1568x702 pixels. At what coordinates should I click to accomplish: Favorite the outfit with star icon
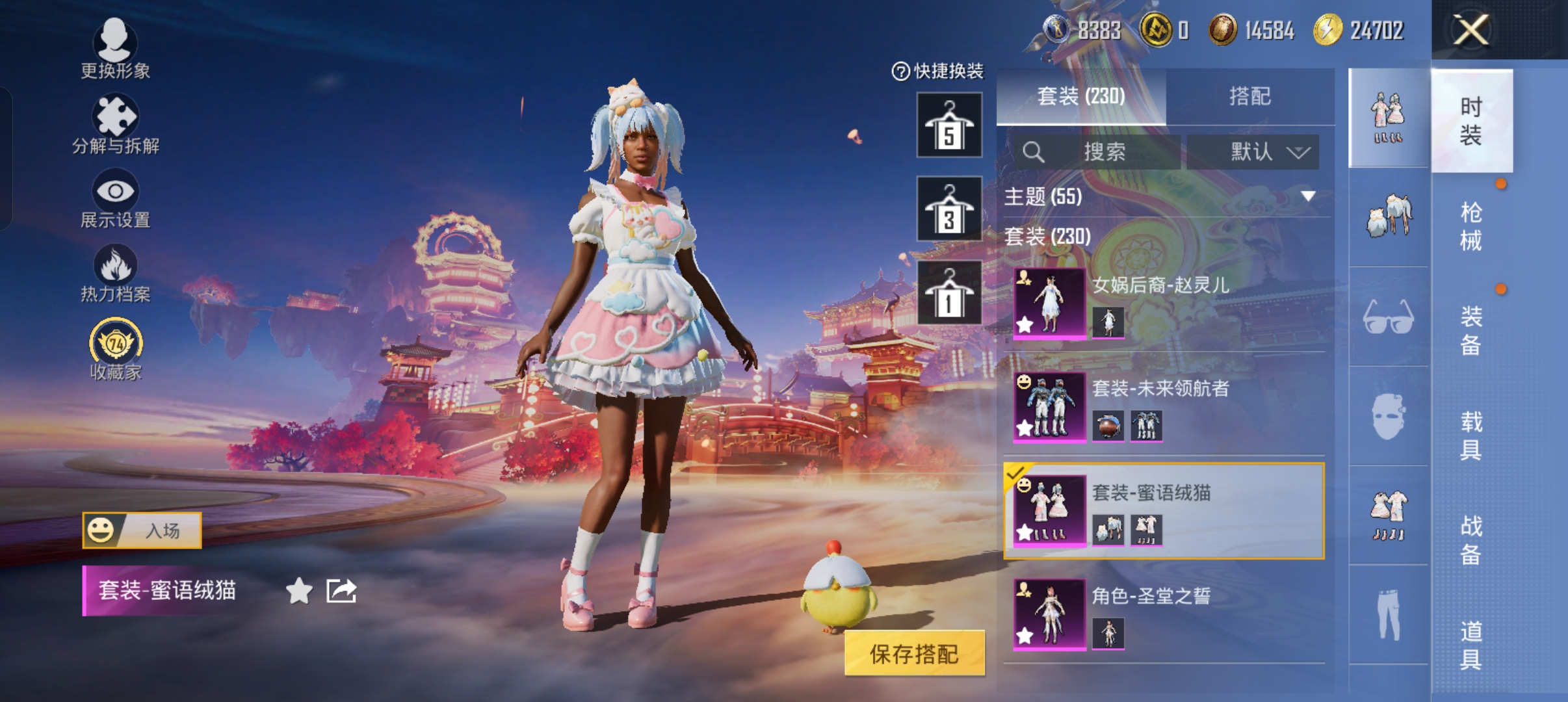tap(299, 591)
